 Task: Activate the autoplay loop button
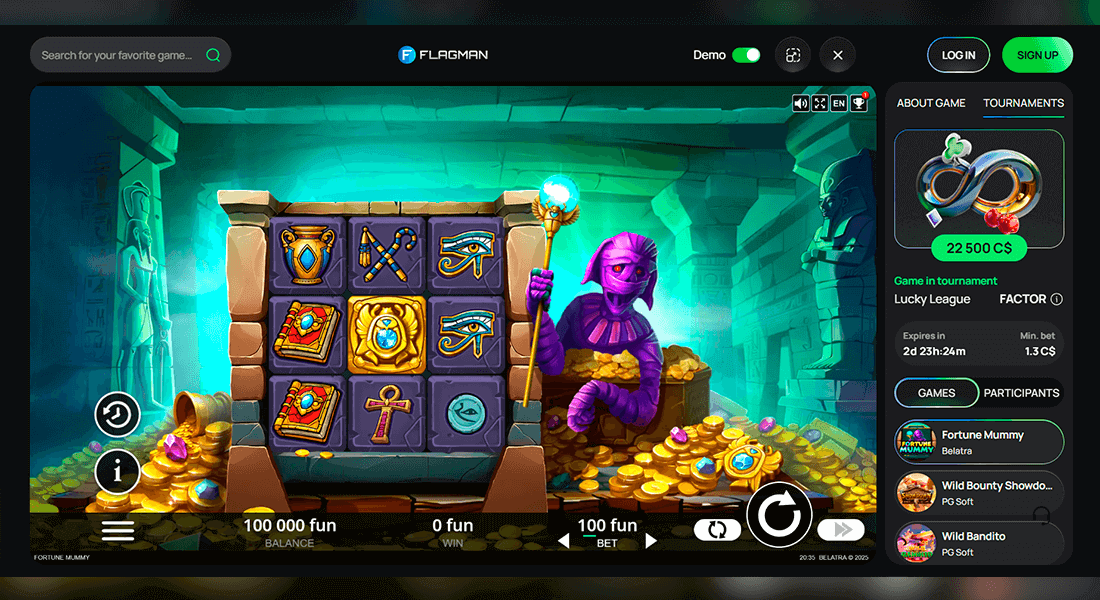tap(717, 530)
